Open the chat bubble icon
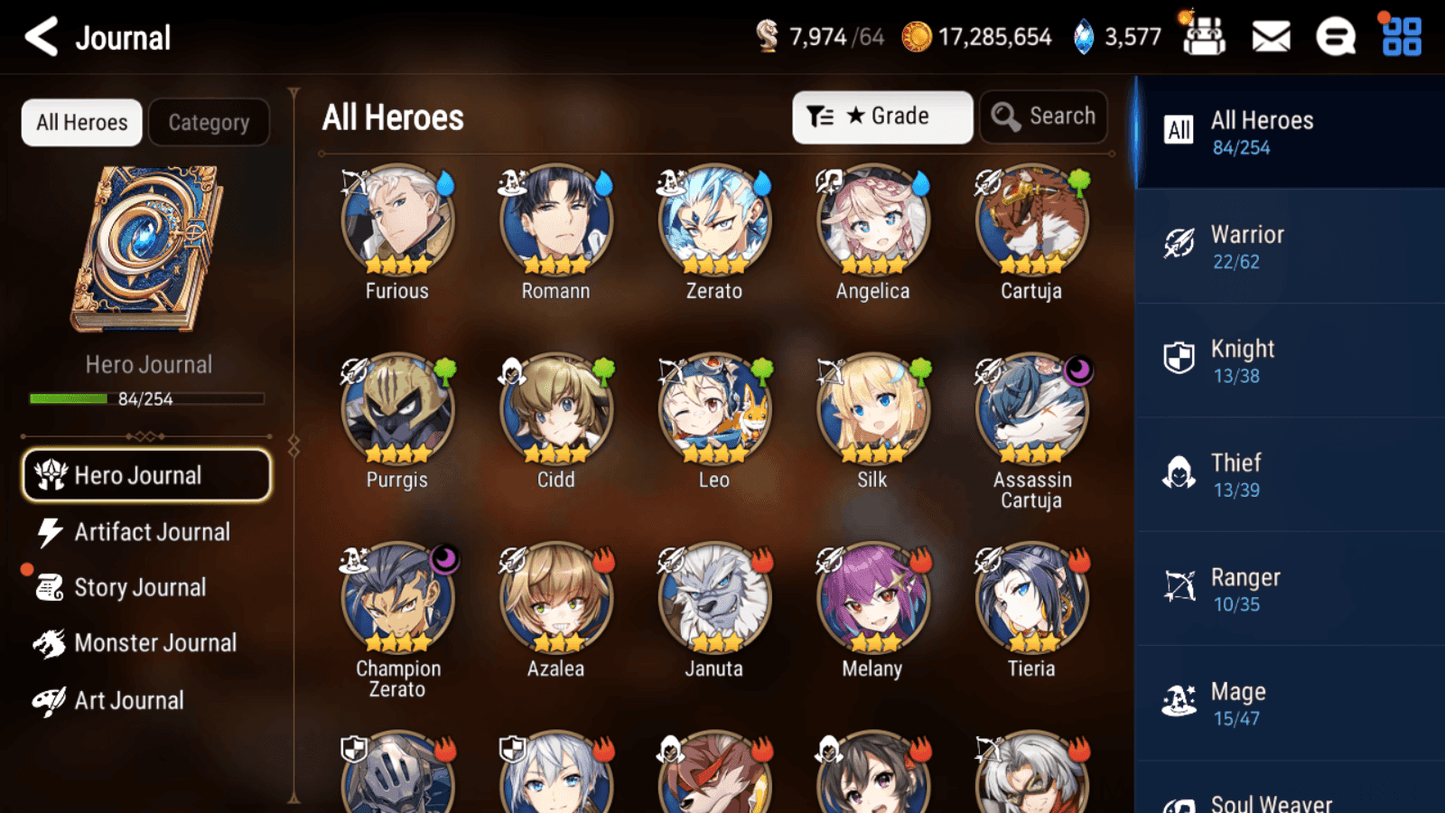This screenshot has width=1445, height=813. point(1336,35)
